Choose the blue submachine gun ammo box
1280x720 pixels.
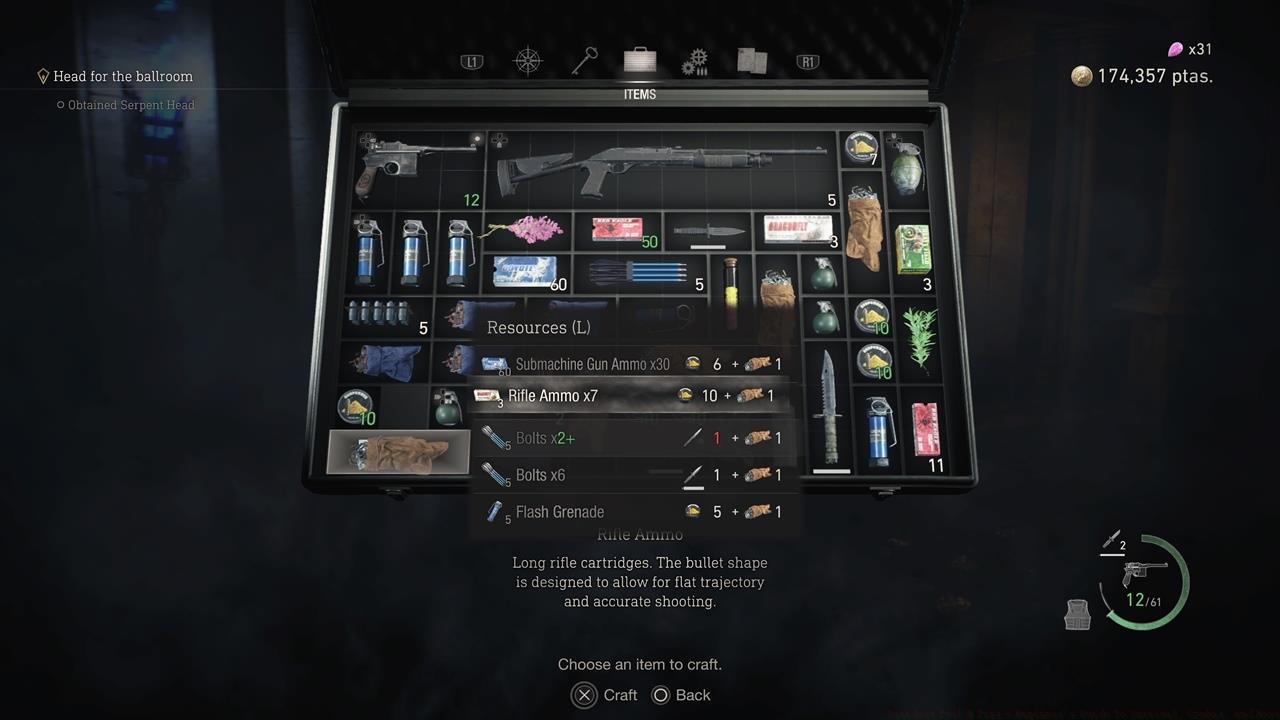coord(527,271)
